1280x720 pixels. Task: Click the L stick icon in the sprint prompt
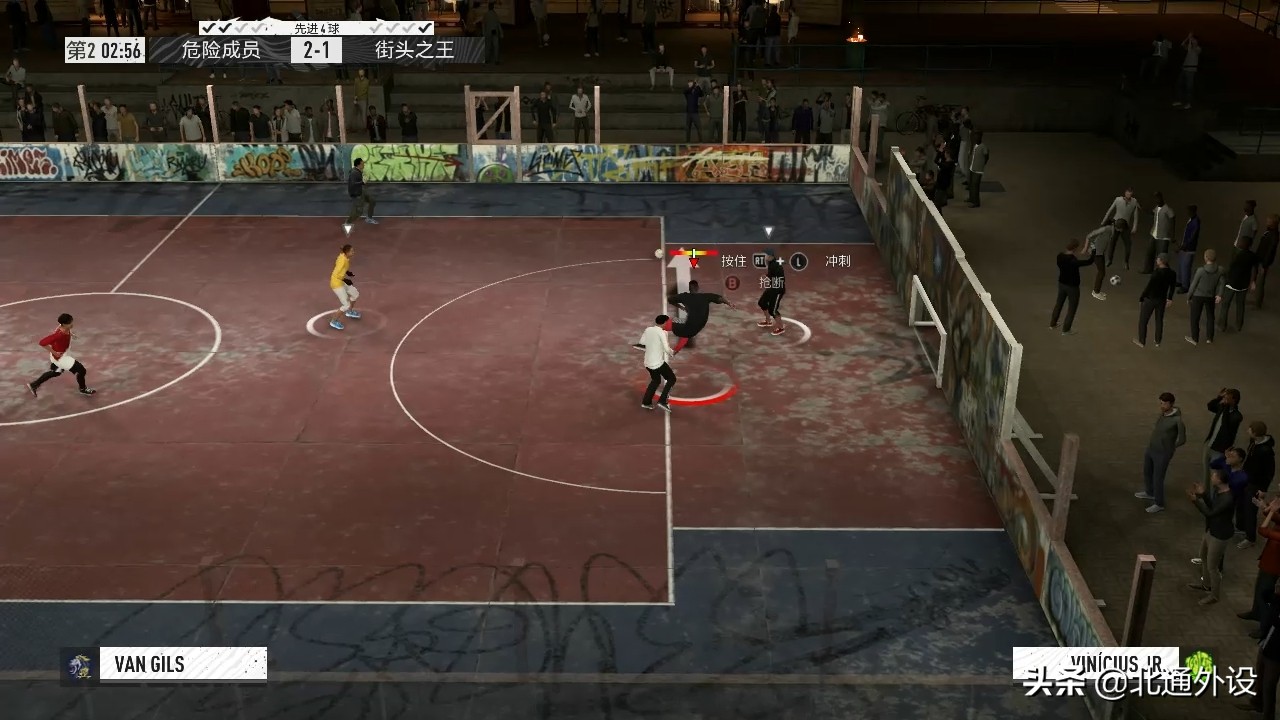[x=799, y=260]
